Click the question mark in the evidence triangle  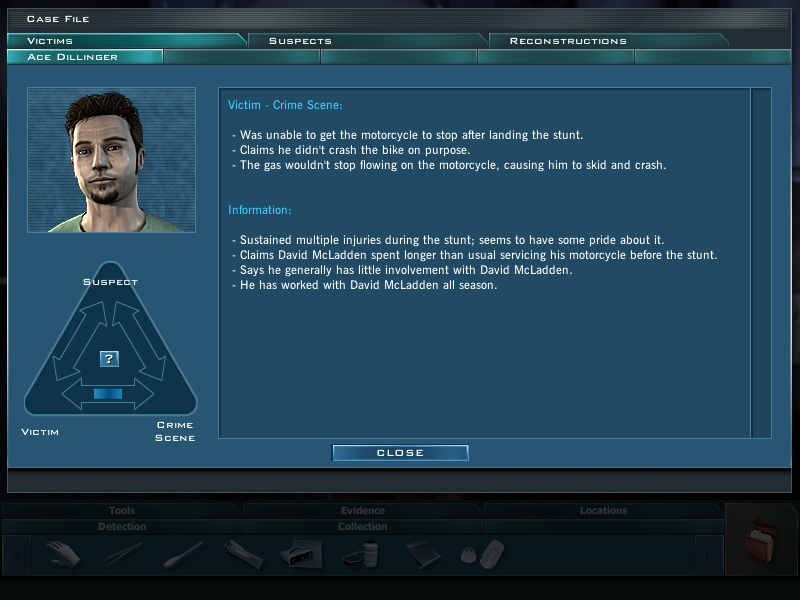click(110, 358)
